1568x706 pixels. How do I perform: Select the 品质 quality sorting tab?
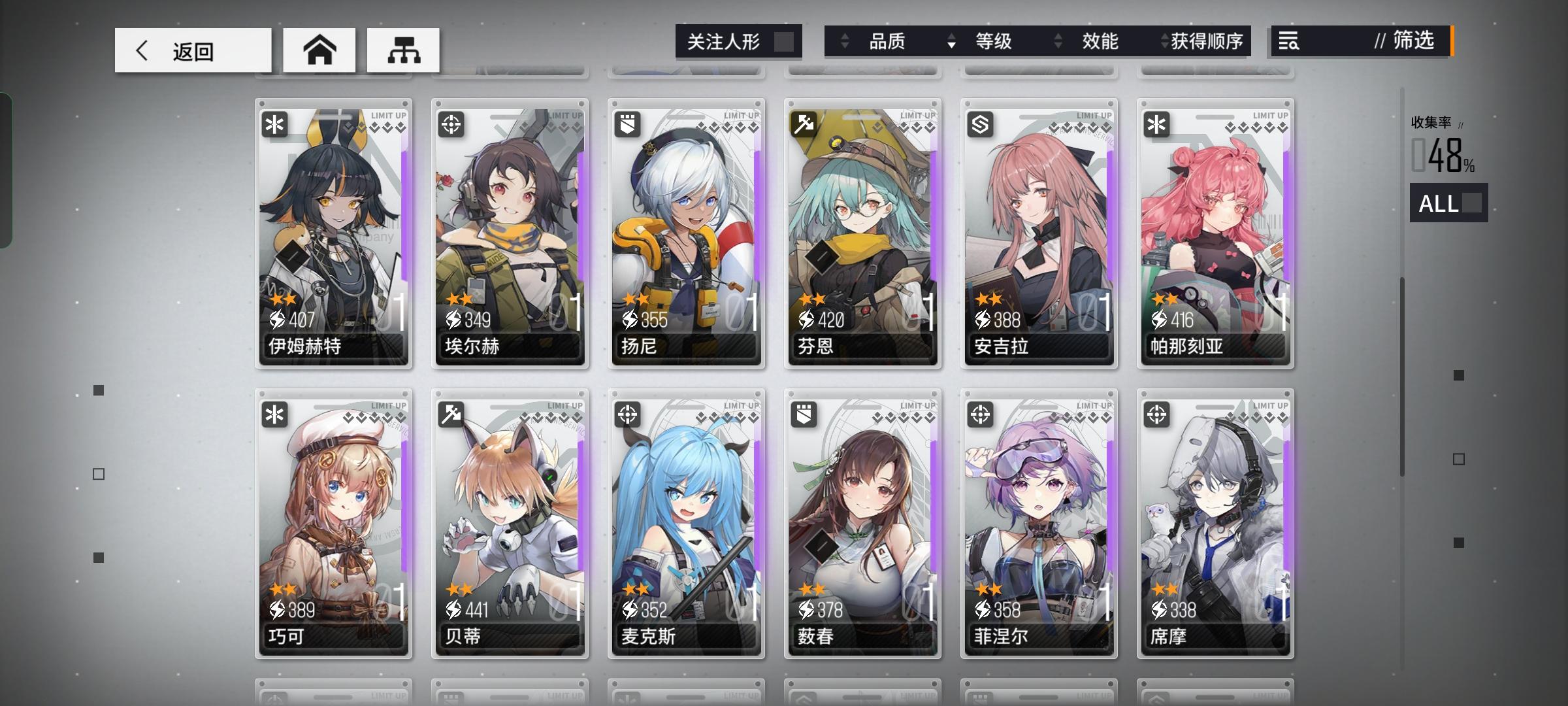[889, 41]
